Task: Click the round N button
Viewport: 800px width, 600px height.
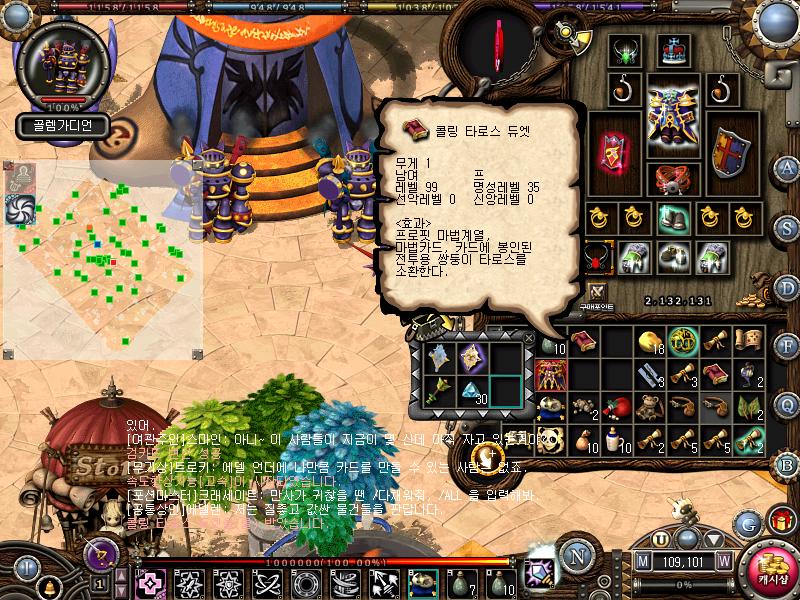Action: [x=577, y=555]
